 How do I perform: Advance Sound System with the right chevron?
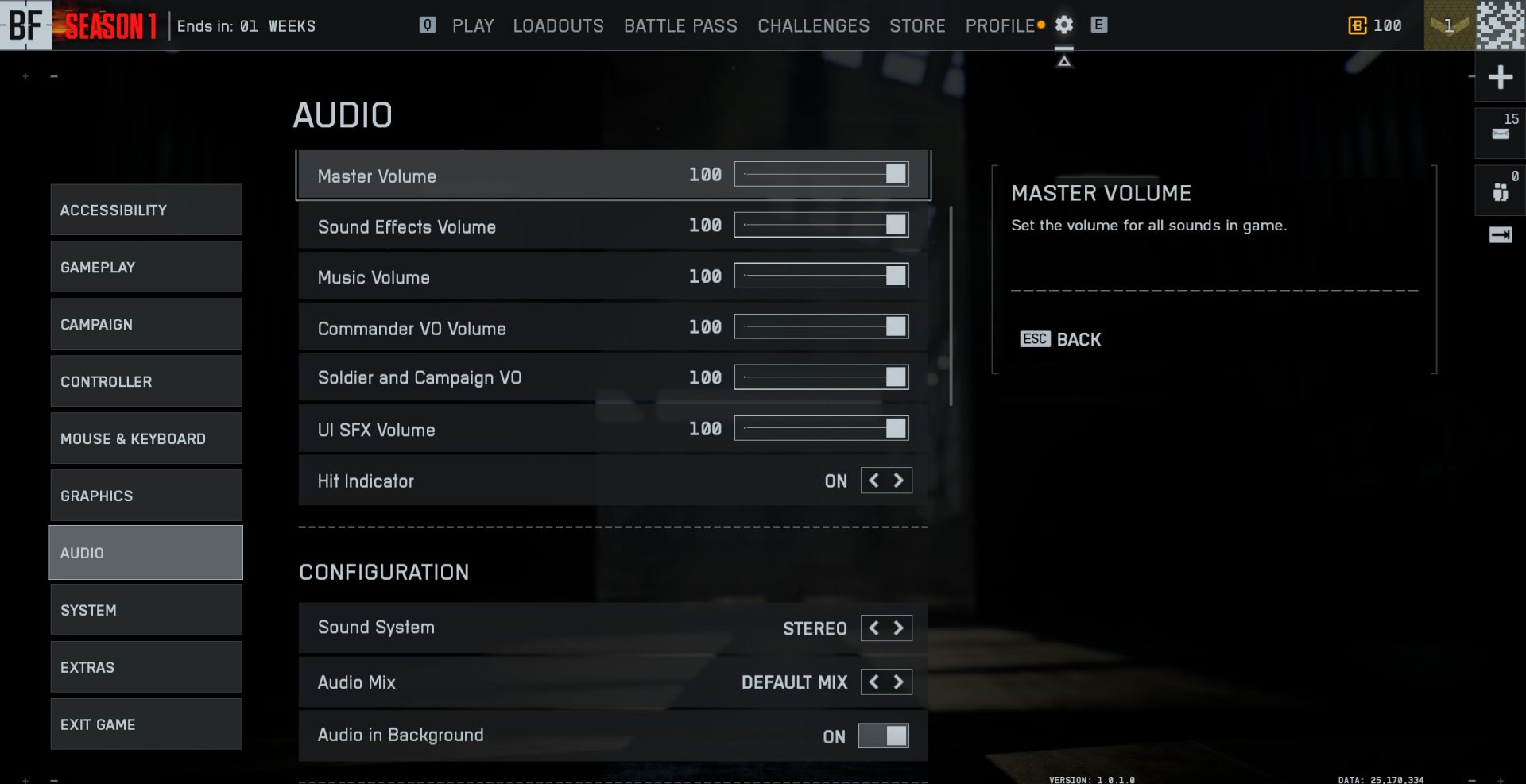point(898,628)
